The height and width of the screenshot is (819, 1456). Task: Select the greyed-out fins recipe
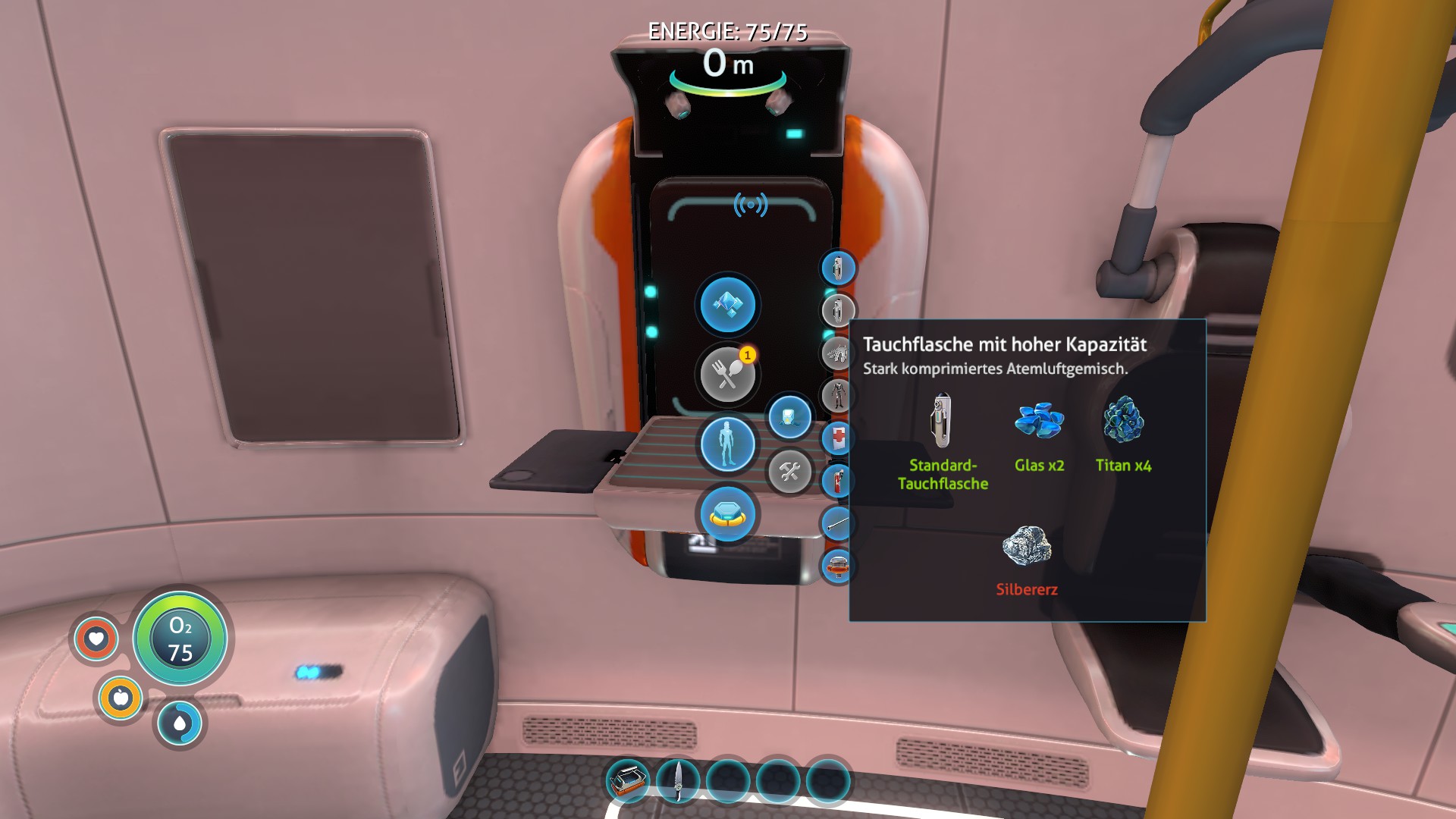838,353
